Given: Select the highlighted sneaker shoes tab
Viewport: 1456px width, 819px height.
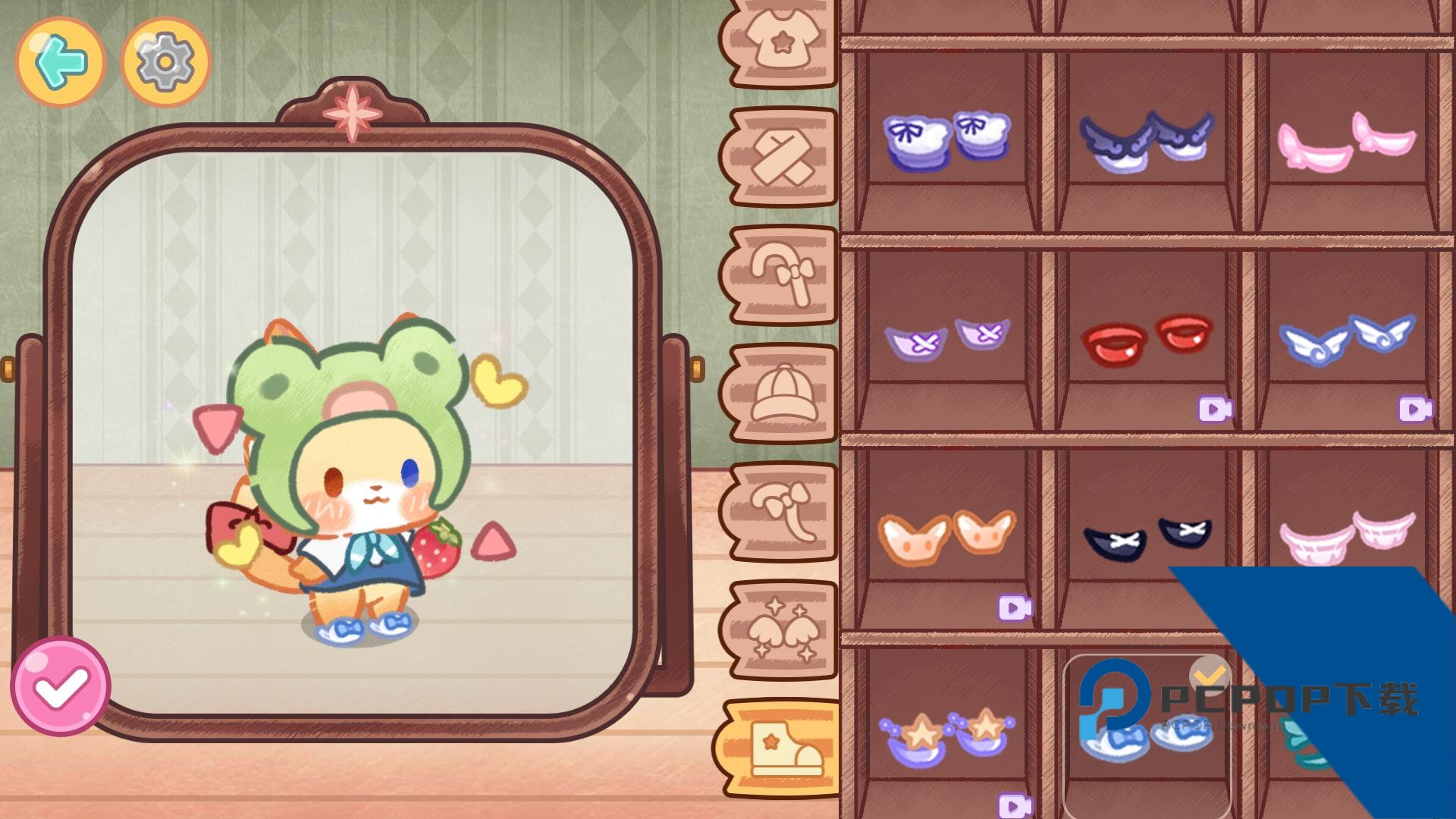Looking at the screenshot, I should point(781,748).
